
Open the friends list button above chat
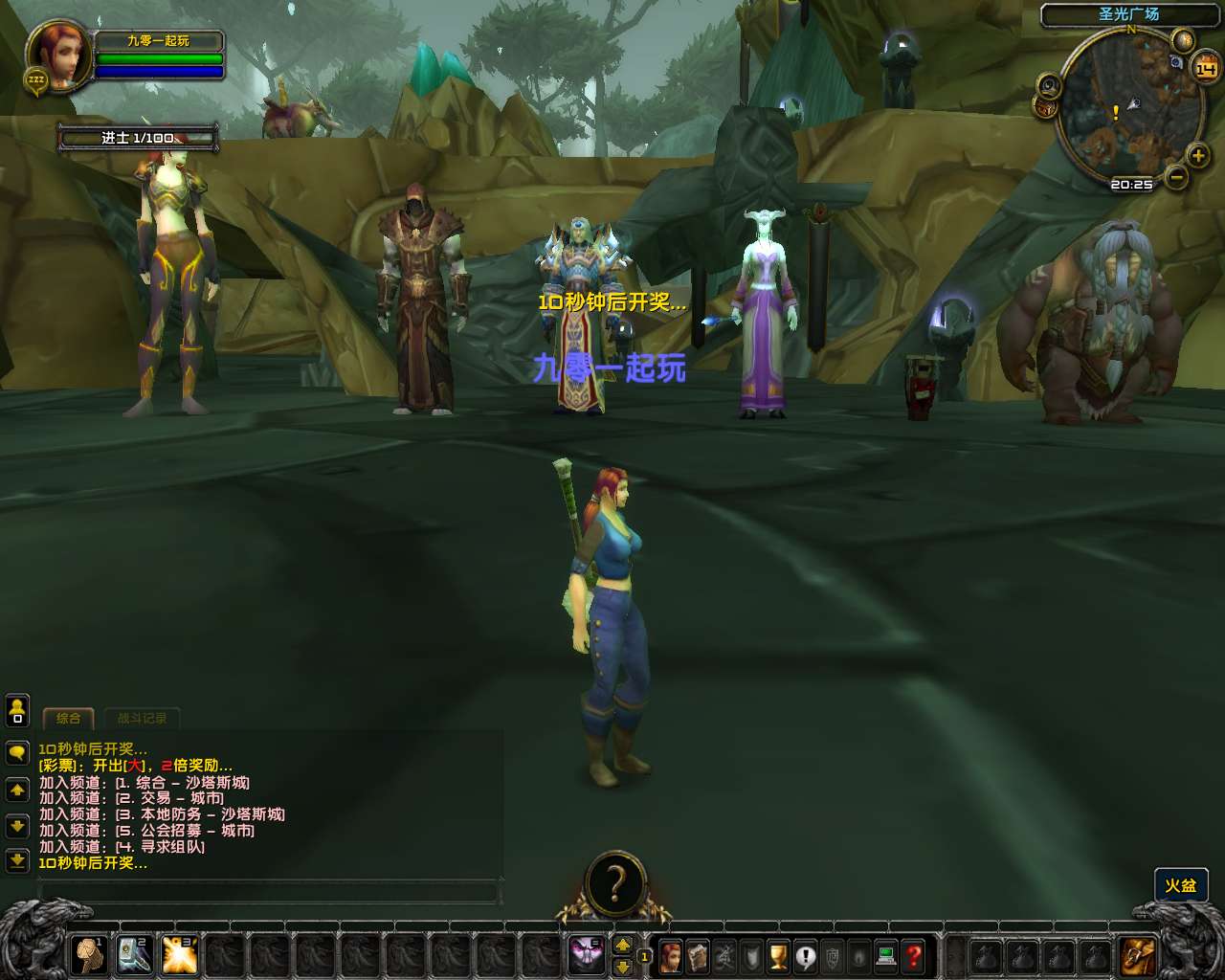(x=17, y=710)
